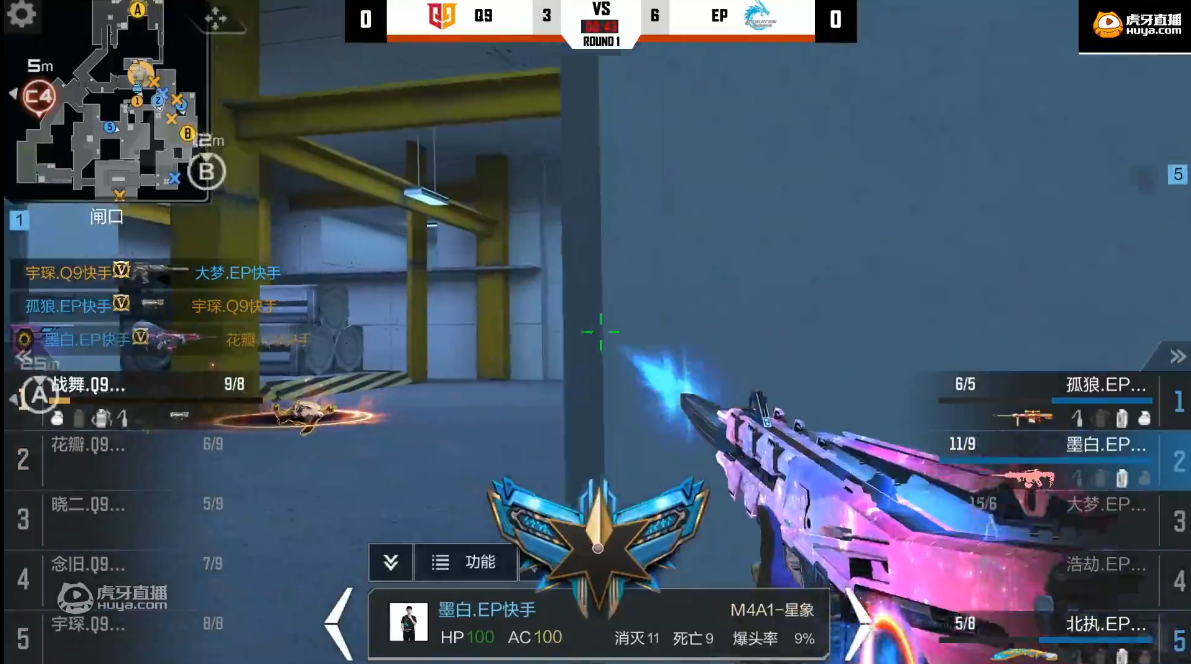
Task: Choose 念旧.Q9 from the Q9 roster
Action: (130, 575)
